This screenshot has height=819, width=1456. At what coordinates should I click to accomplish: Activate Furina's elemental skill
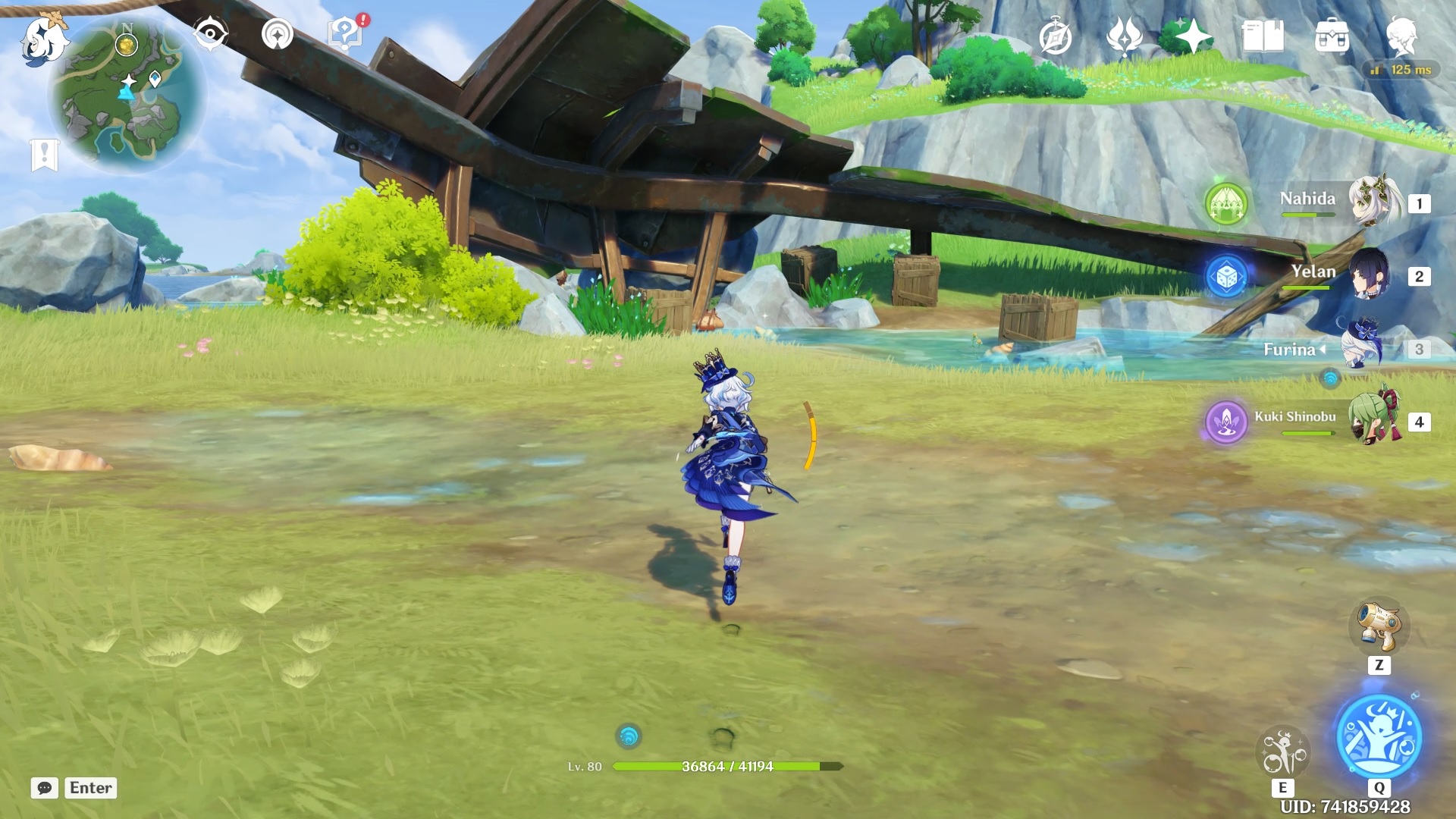(x=1282, y=752)
